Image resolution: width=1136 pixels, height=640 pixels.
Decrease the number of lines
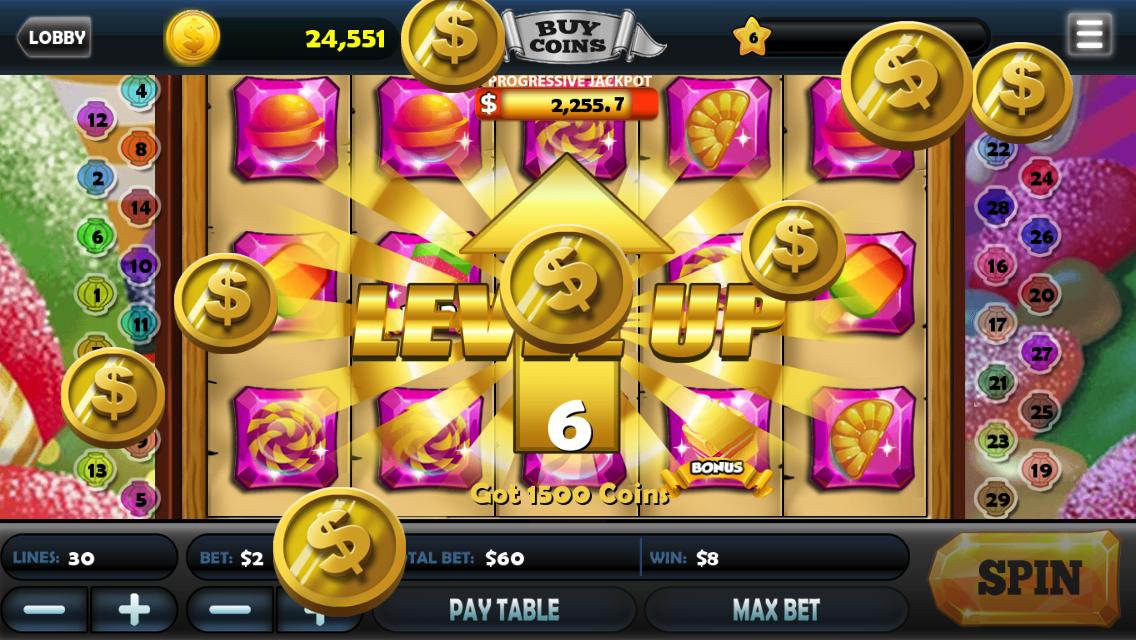(45, 609)
